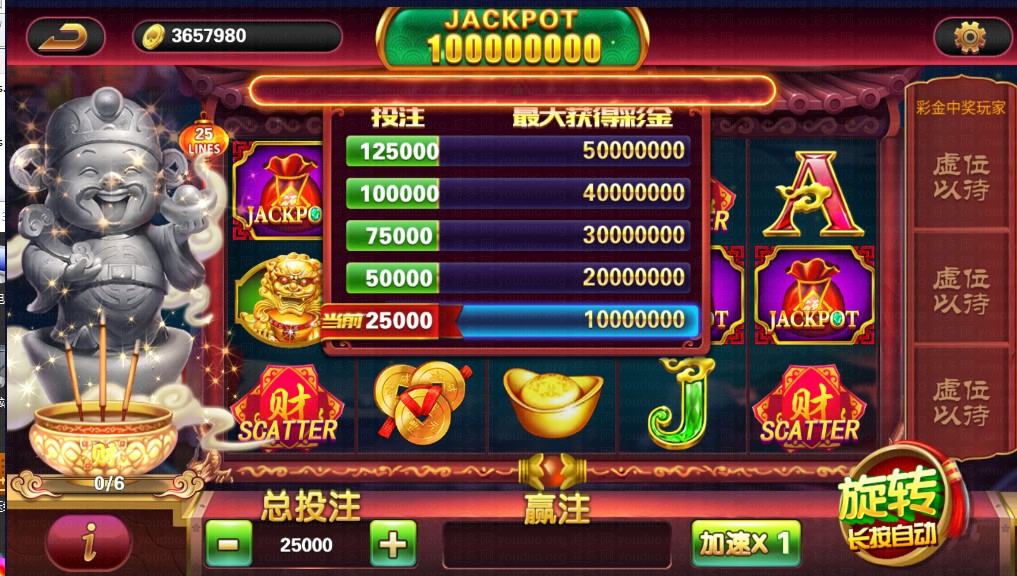Toggle the 加速X1 speed button
Viewport: 1017px width, 576px height.
745,543
